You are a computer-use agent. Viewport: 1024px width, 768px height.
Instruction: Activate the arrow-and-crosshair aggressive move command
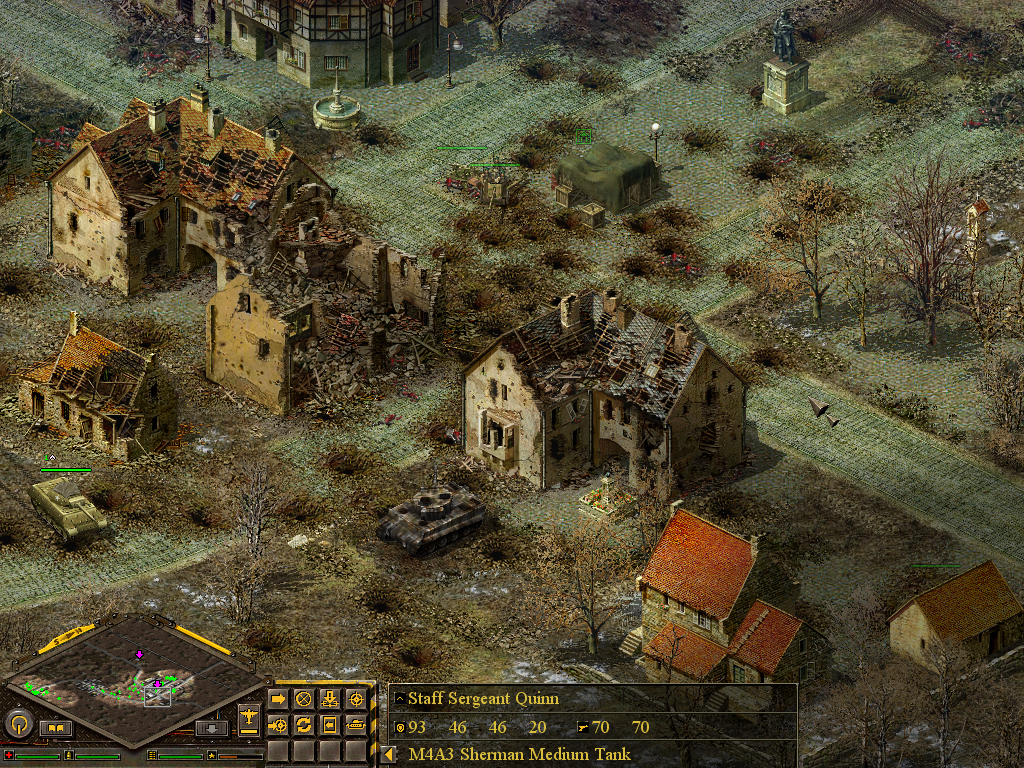pos(278,724)
